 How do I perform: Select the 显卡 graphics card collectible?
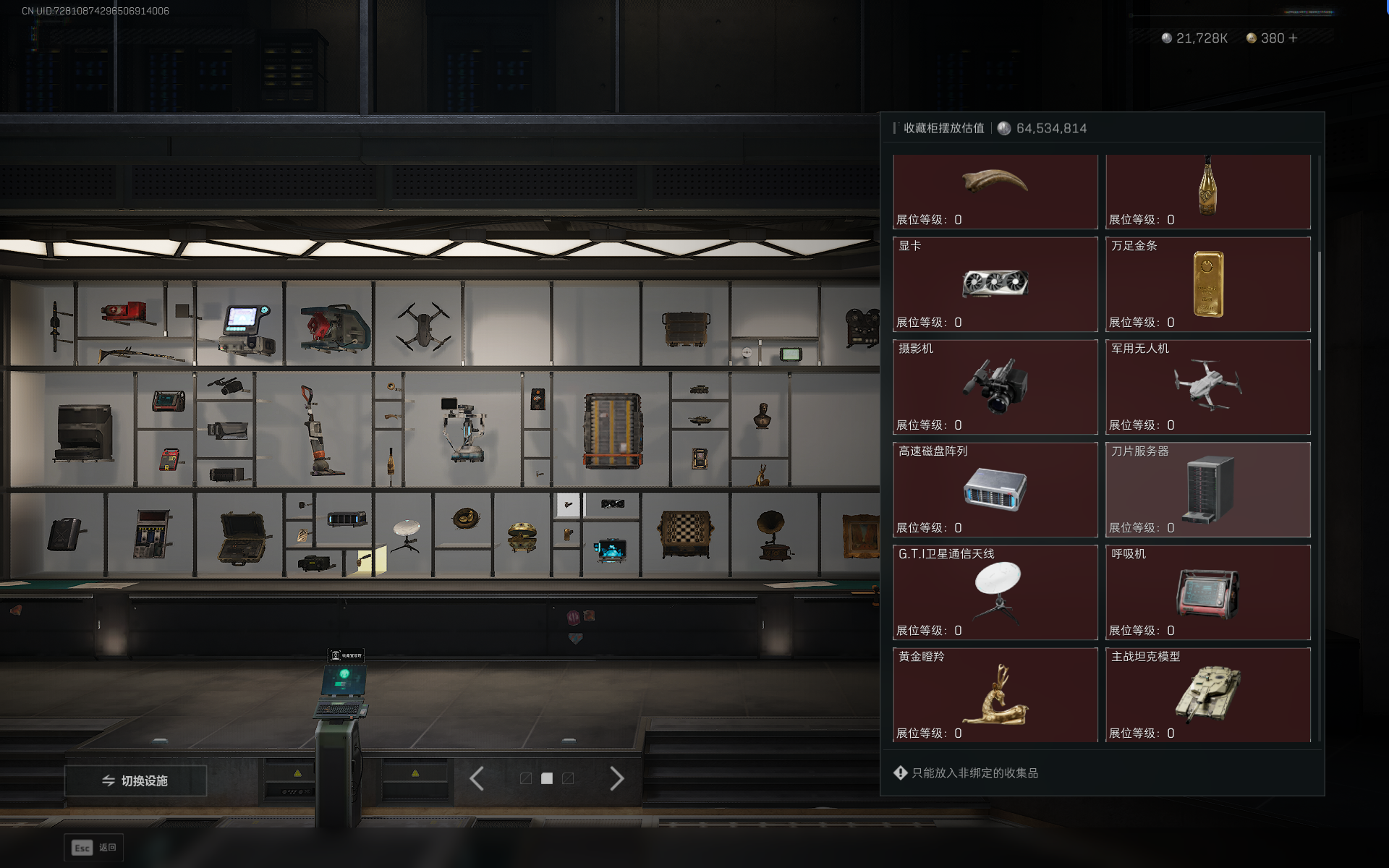tap(995, 284)
